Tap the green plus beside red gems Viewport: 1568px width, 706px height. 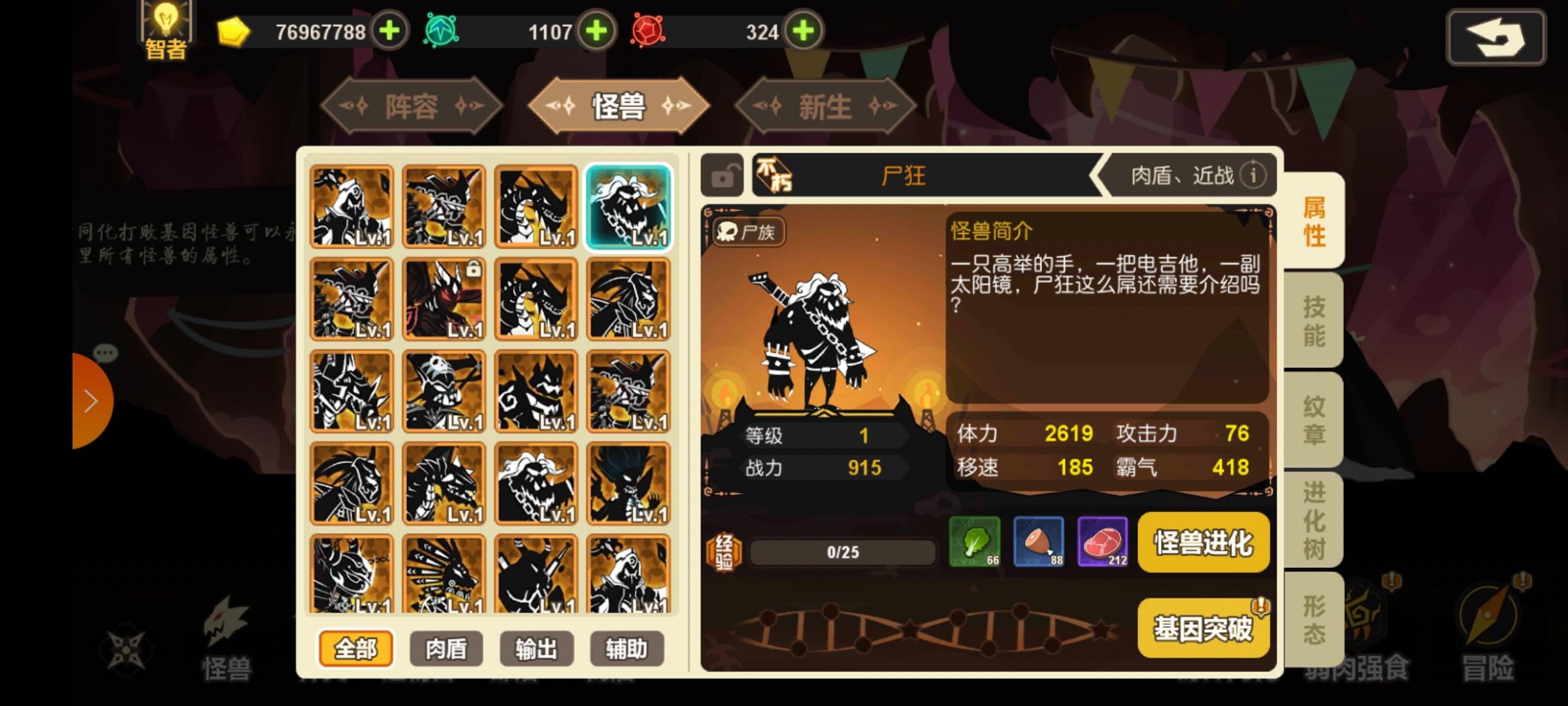click(807, 30)
